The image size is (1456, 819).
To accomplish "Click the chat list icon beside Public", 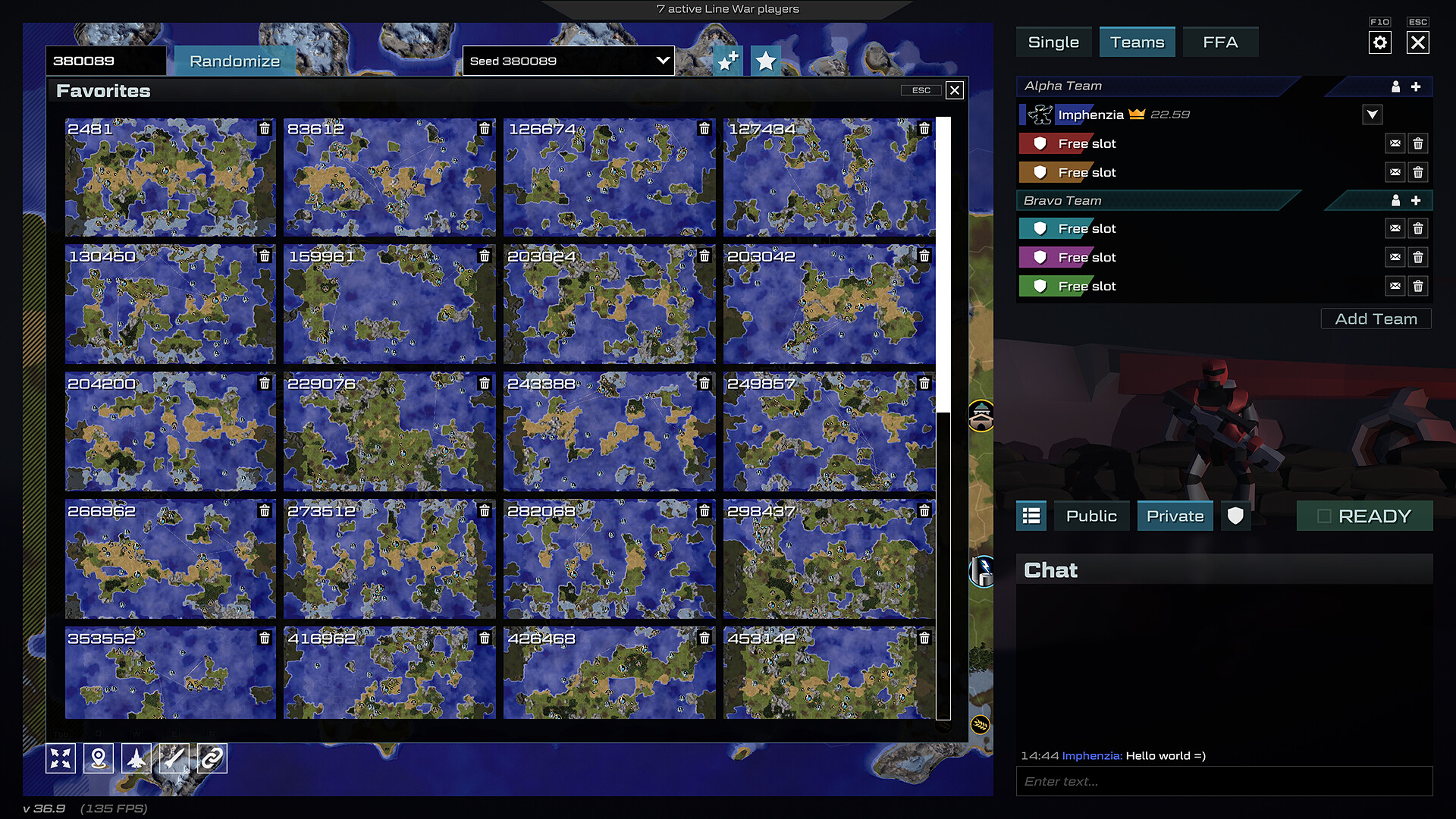I will click(1031, 516).
